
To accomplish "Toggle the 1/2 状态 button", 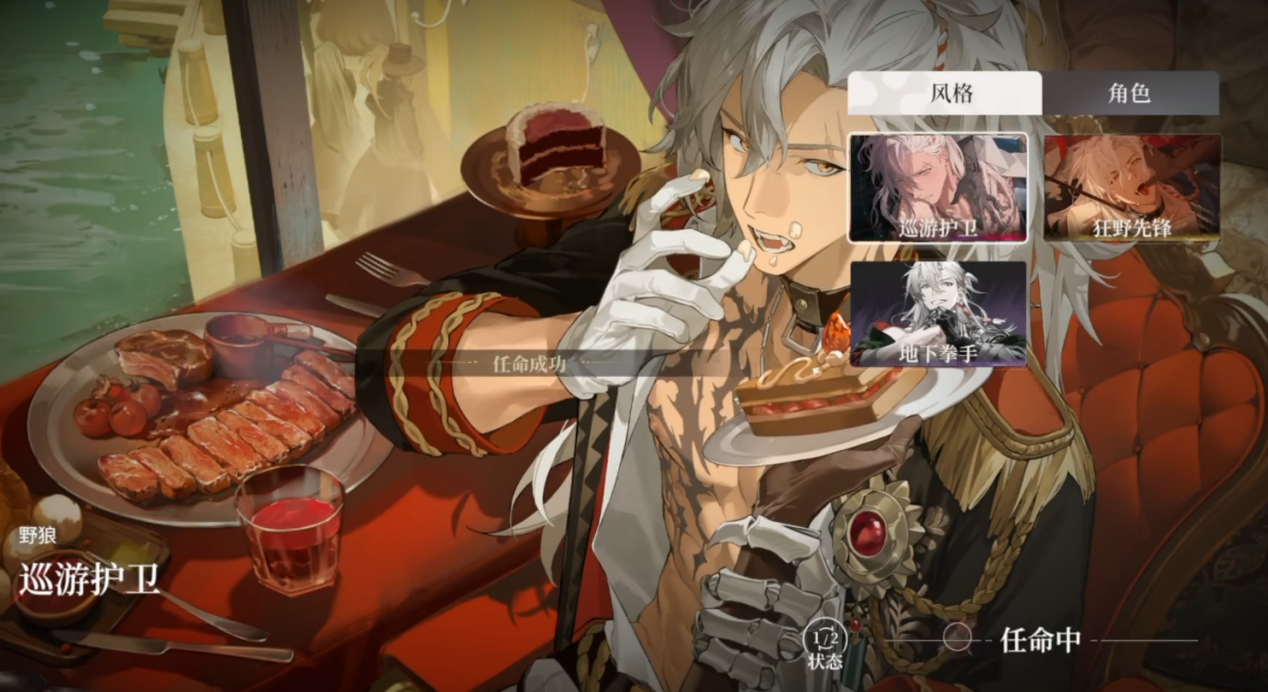I will click(x=825, y=642).
